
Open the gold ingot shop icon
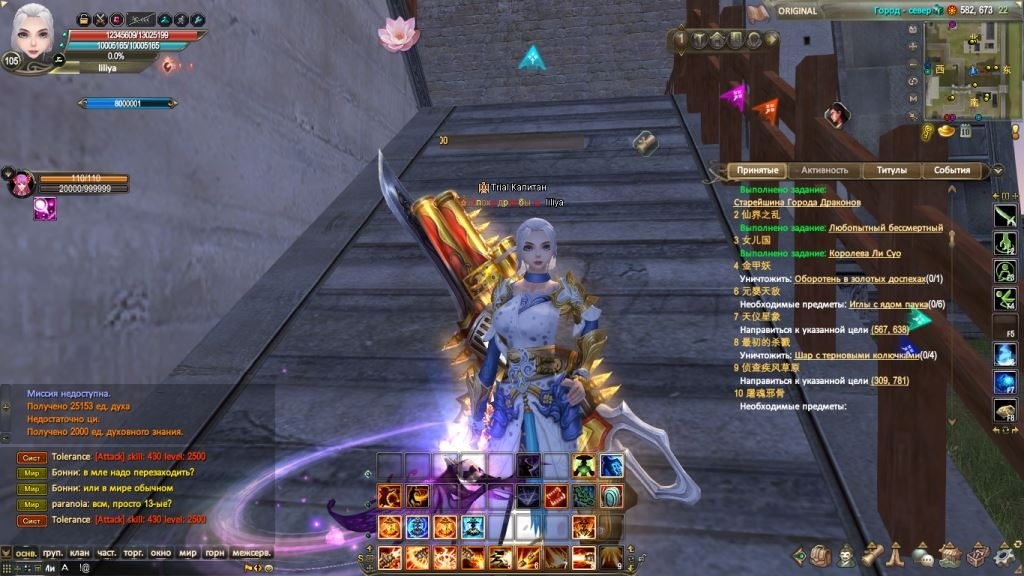(x=944, y=131)
